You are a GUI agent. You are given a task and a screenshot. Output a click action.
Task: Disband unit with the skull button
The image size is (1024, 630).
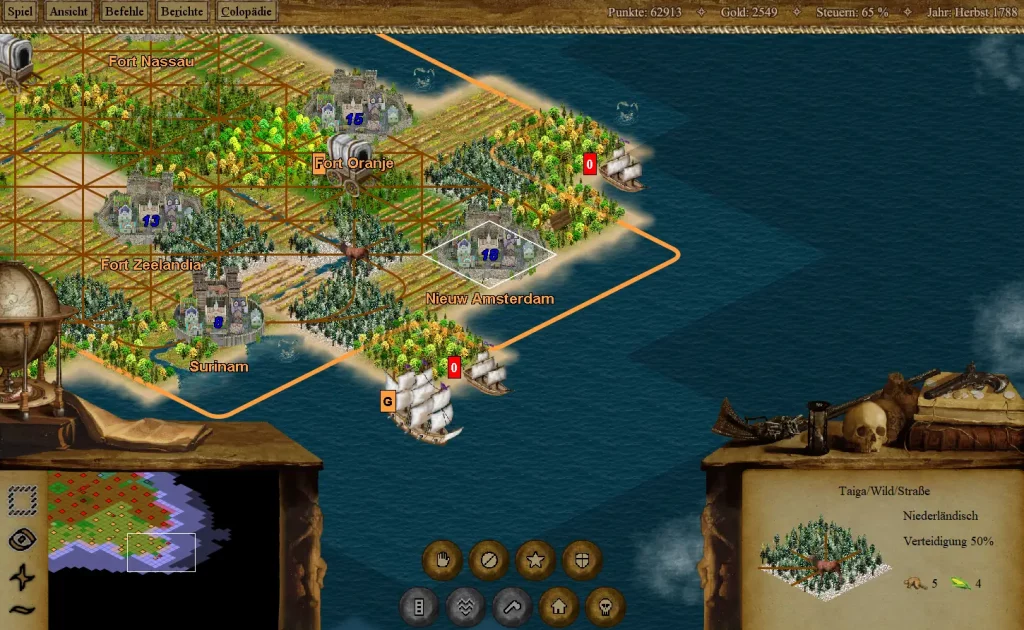(x=605, y=606)
